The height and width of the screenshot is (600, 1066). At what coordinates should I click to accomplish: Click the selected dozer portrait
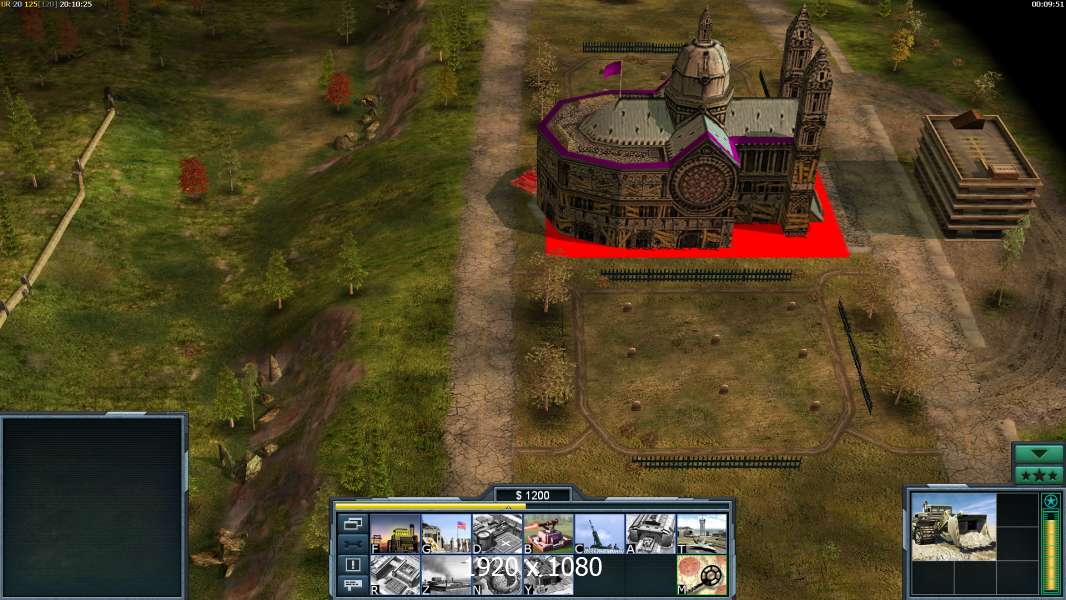[x=953, y=527]
